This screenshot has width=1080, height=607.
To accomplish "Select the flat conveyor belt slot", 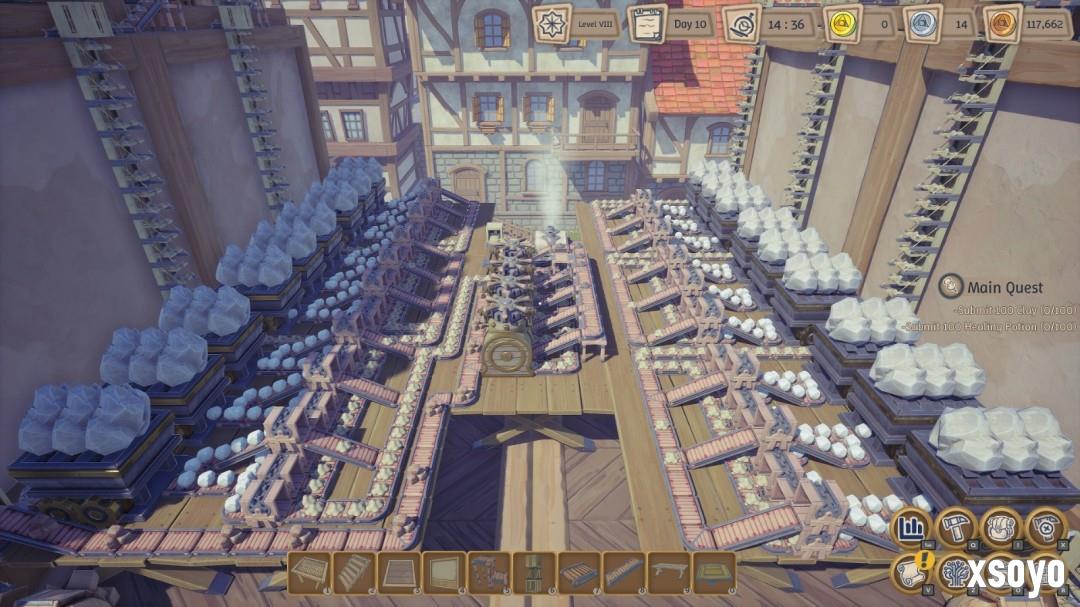I will 579,573.
